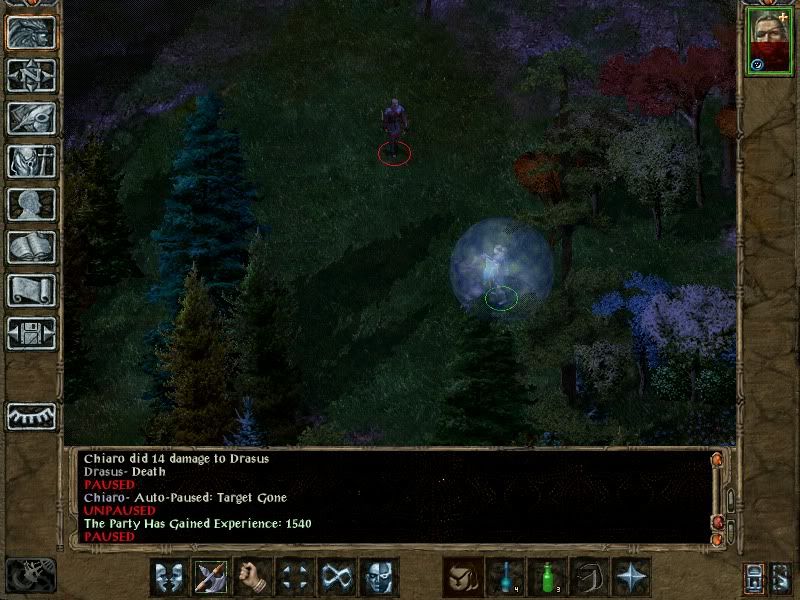Choose the bare fist attack slot
Viewport: 800px width, 600px height.
(x=254, y=577)
